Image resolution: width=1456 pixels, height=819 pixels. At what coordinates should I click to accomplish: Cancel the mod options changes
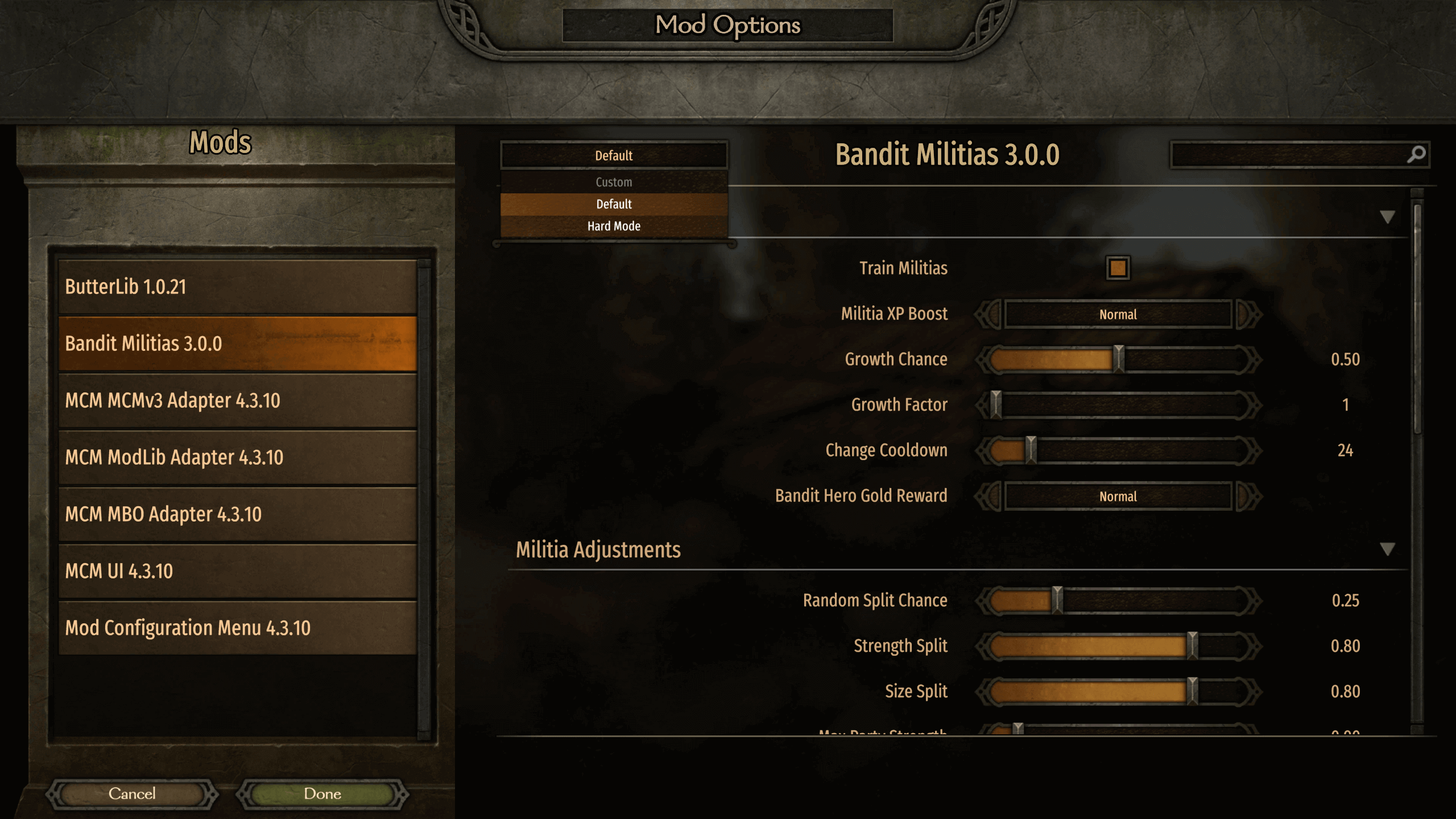[132, 793]
